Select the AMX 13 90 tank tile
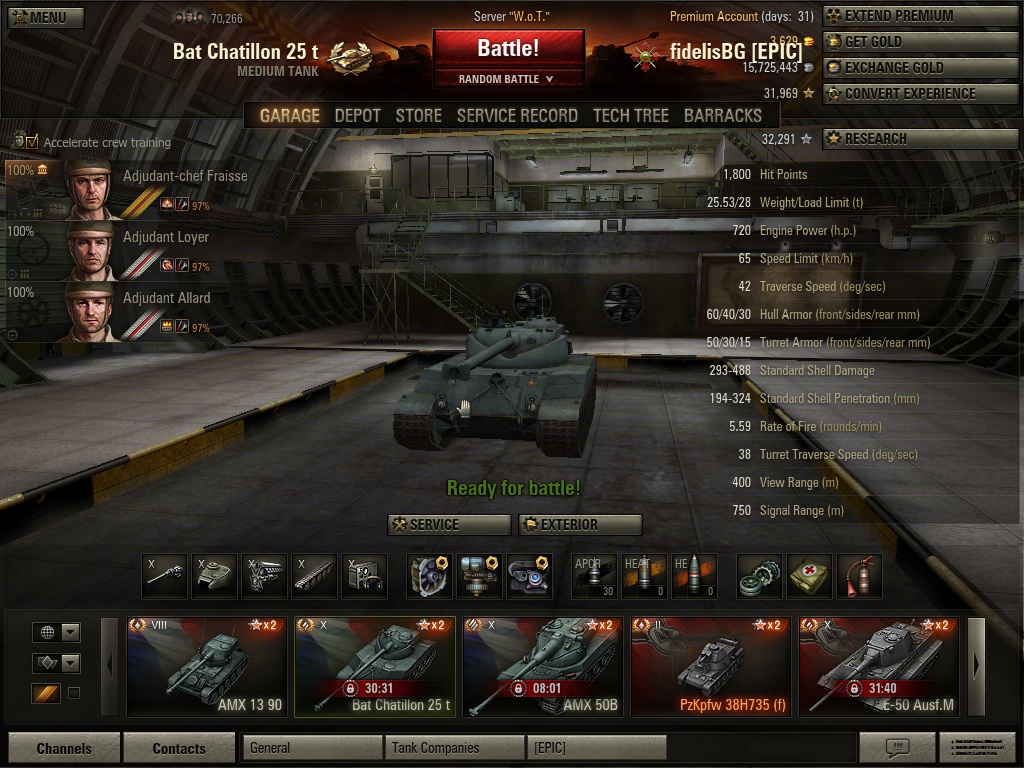This screenshot has width=1024, height=768. [x=207, y=667]
